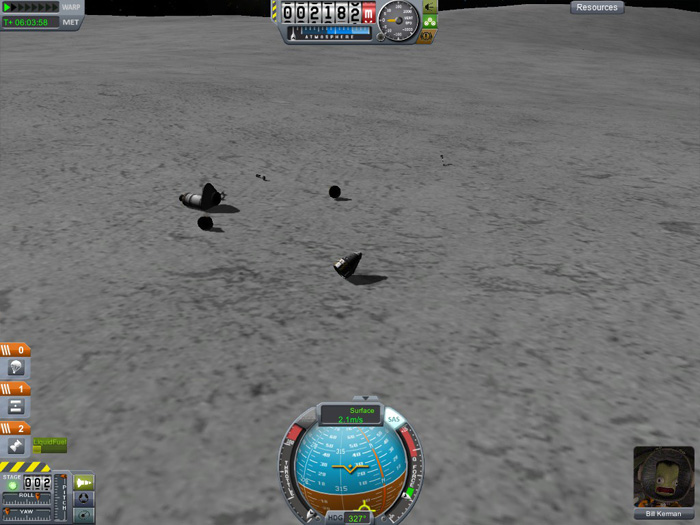700x525 pixels.
Task: Click the Surface speed mode display
Action: pos(351,415)
